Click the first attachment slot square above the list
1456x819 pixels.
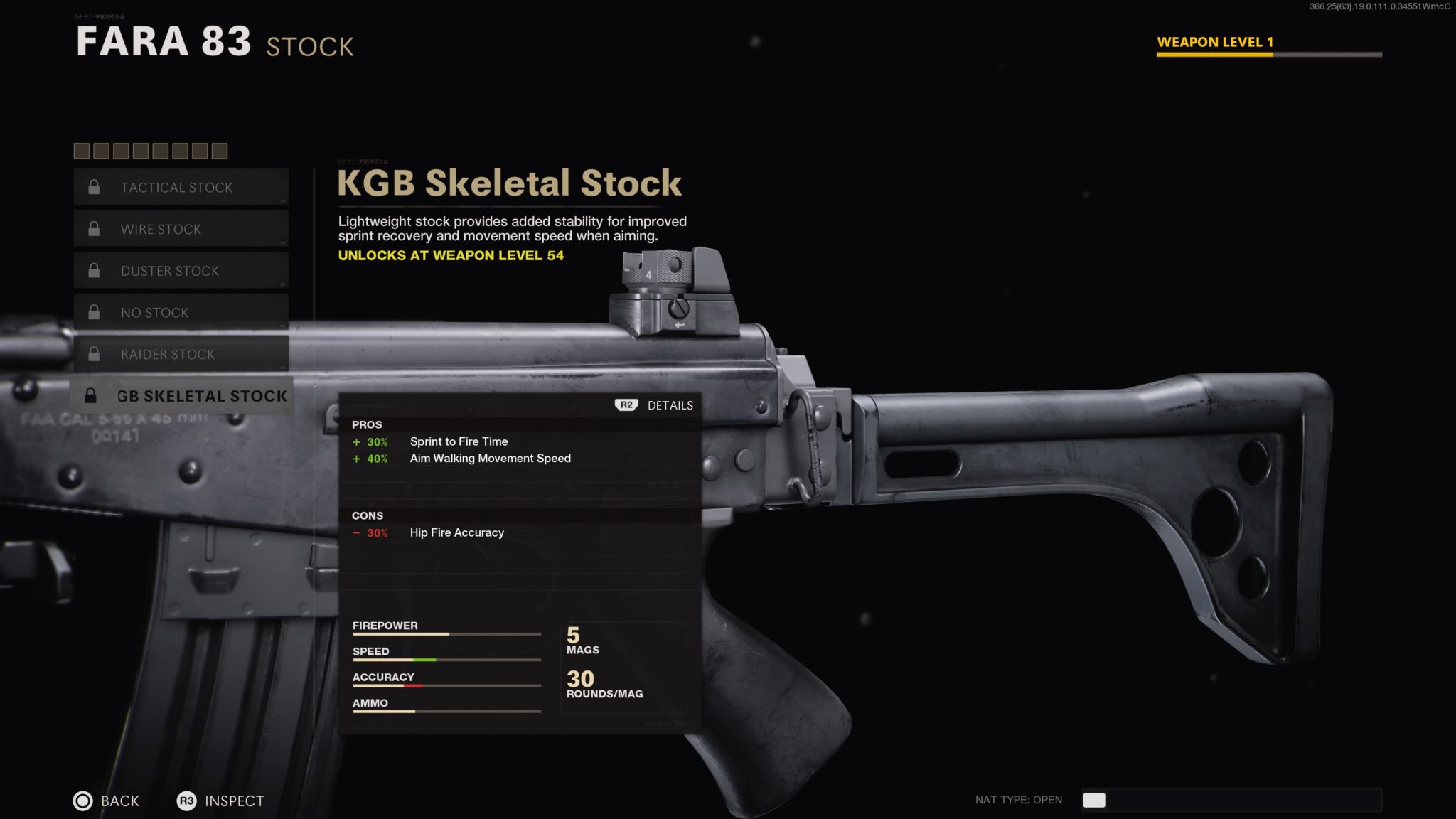80,151
